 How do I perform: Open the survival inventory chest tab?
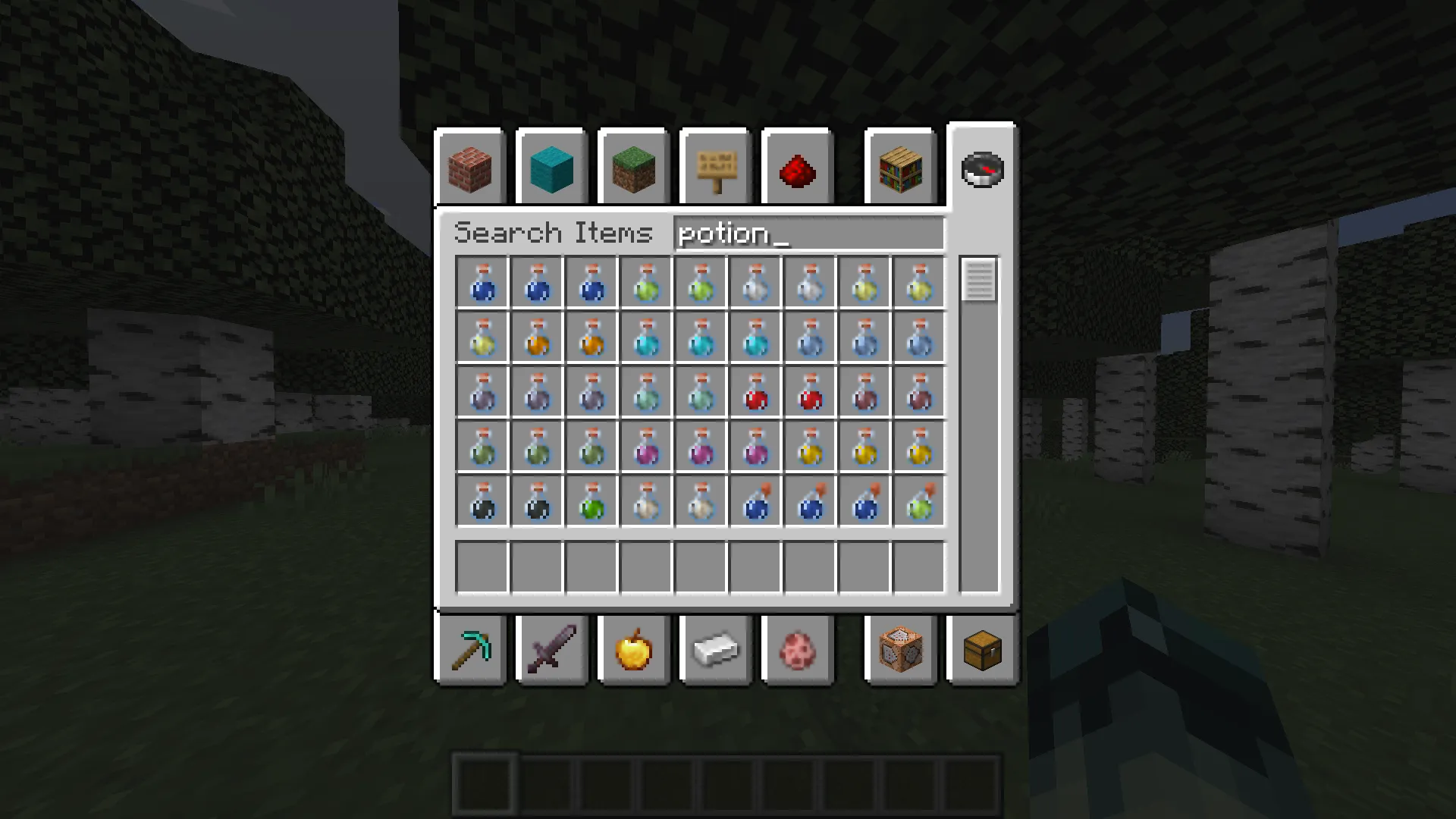[x=982, y=650]
